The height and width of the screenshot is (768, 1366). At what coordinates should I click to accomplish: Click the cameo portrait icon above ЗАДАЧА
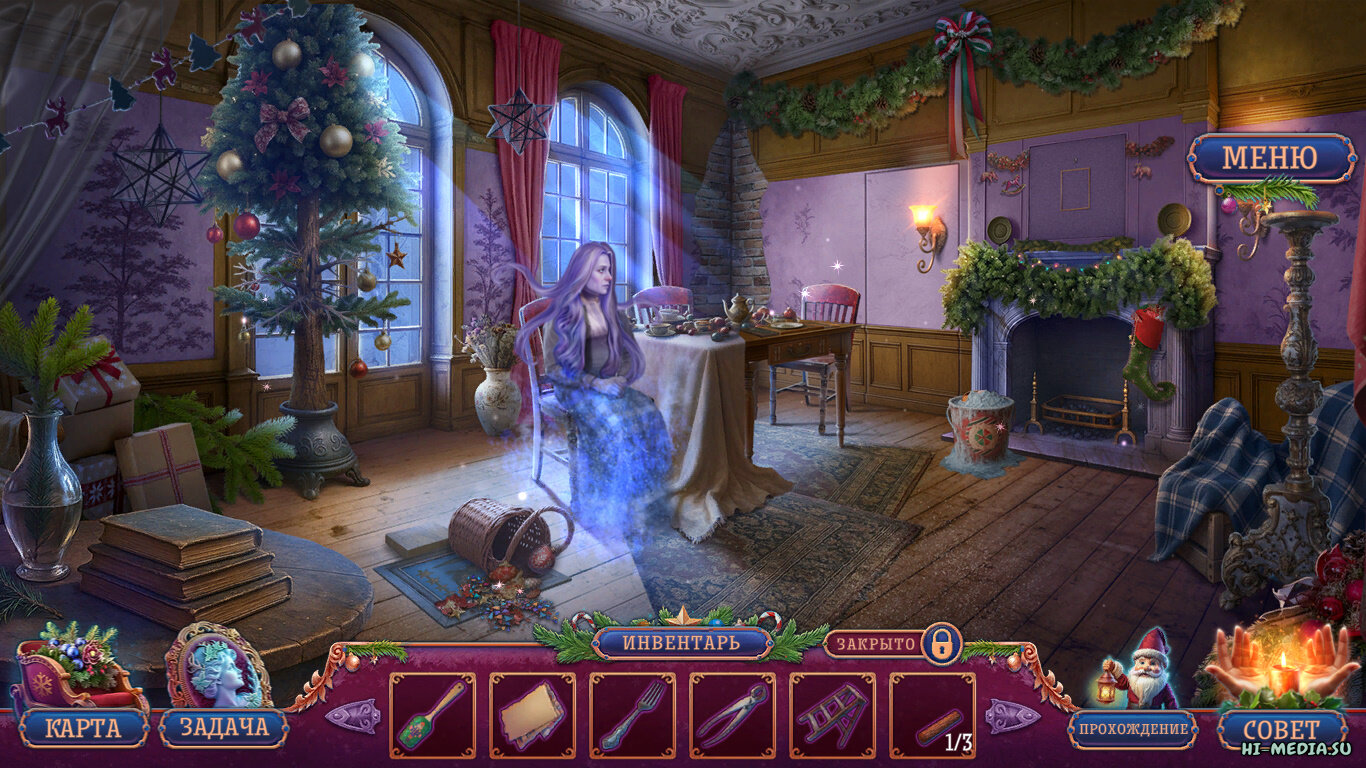[x=218, y=667]
